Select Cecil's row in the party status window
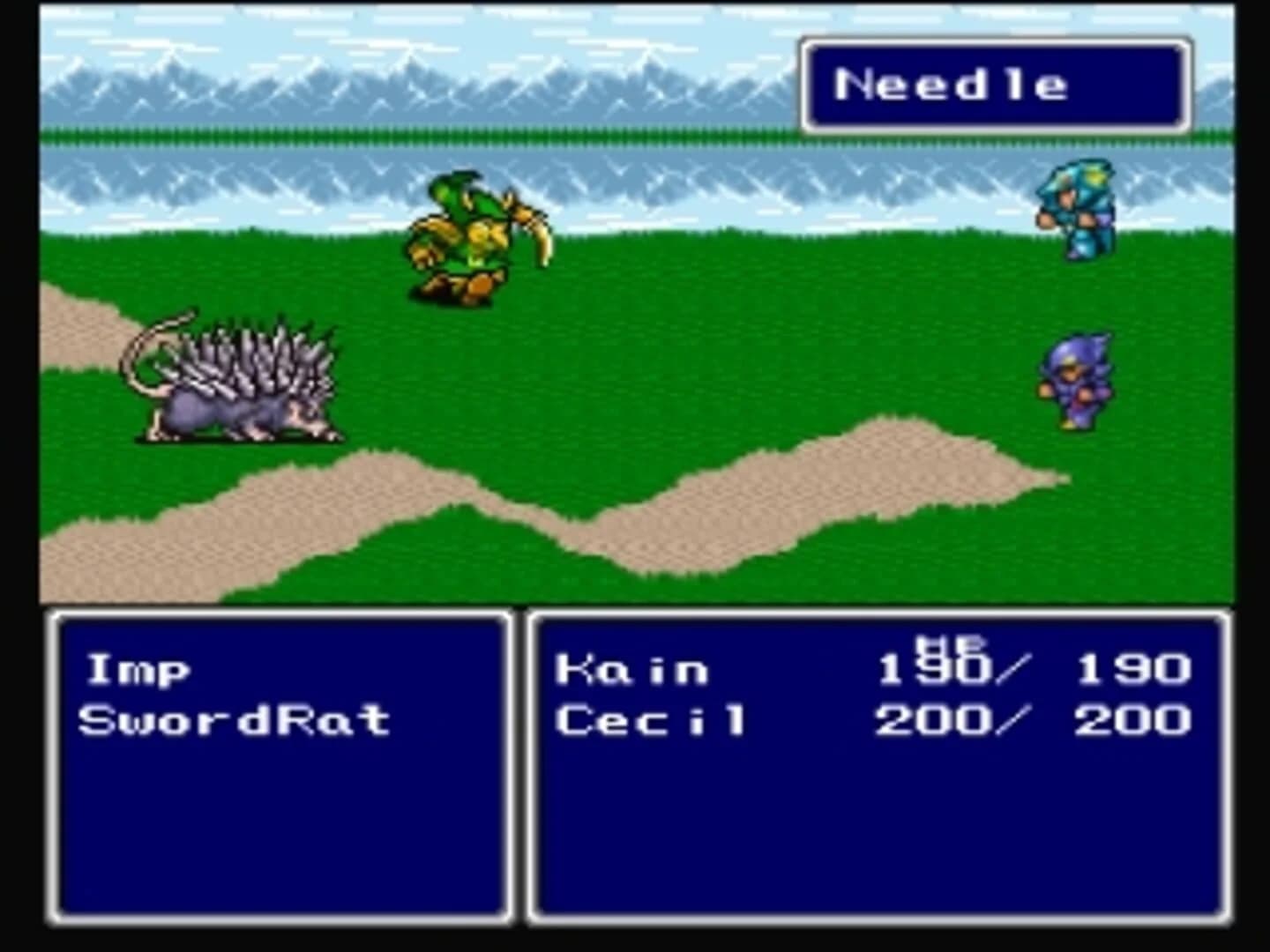 (x=653, y=721)
